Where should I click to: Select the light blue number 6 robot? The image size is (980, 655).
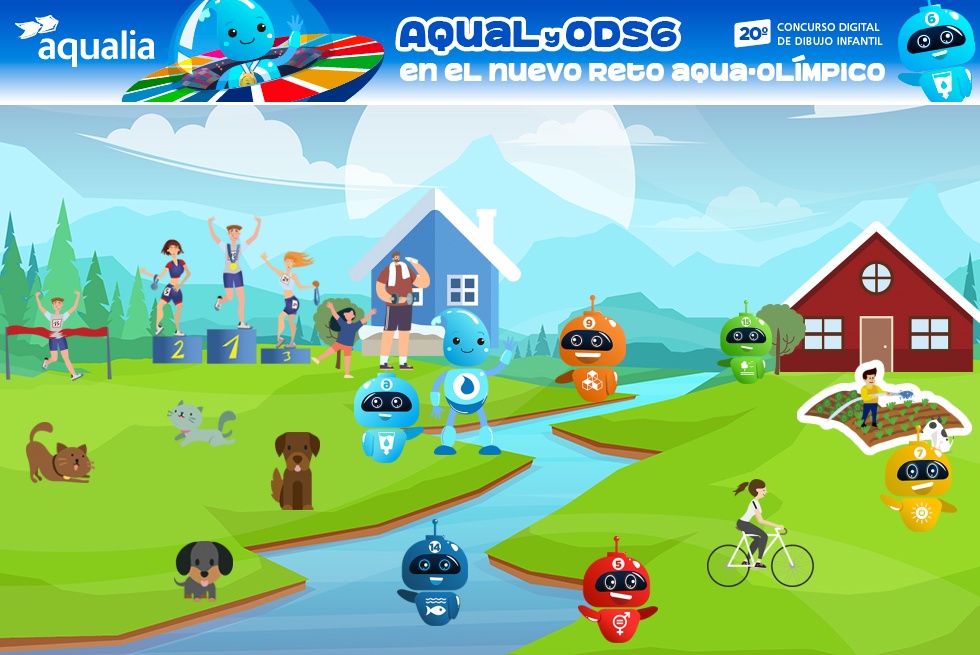386,418
